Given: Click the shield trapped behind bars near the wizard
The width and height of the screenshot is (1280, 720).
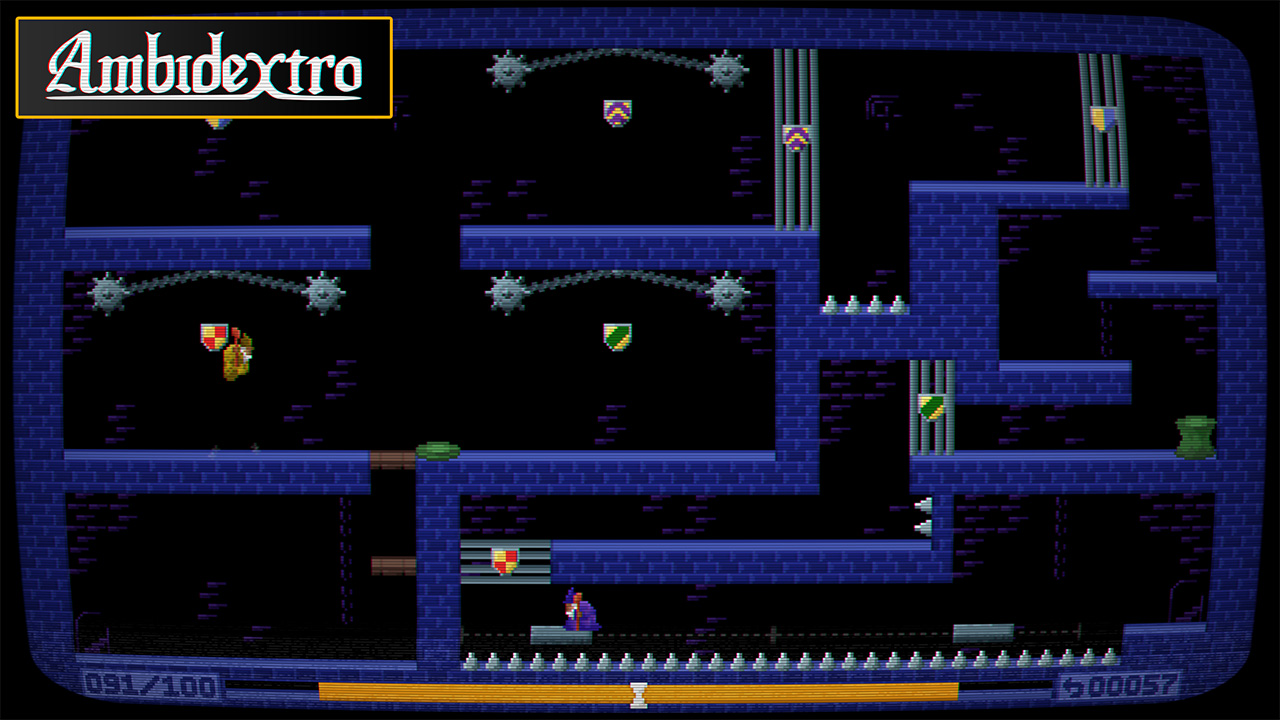Looking at the screenshot, I should tap(504, 560).
